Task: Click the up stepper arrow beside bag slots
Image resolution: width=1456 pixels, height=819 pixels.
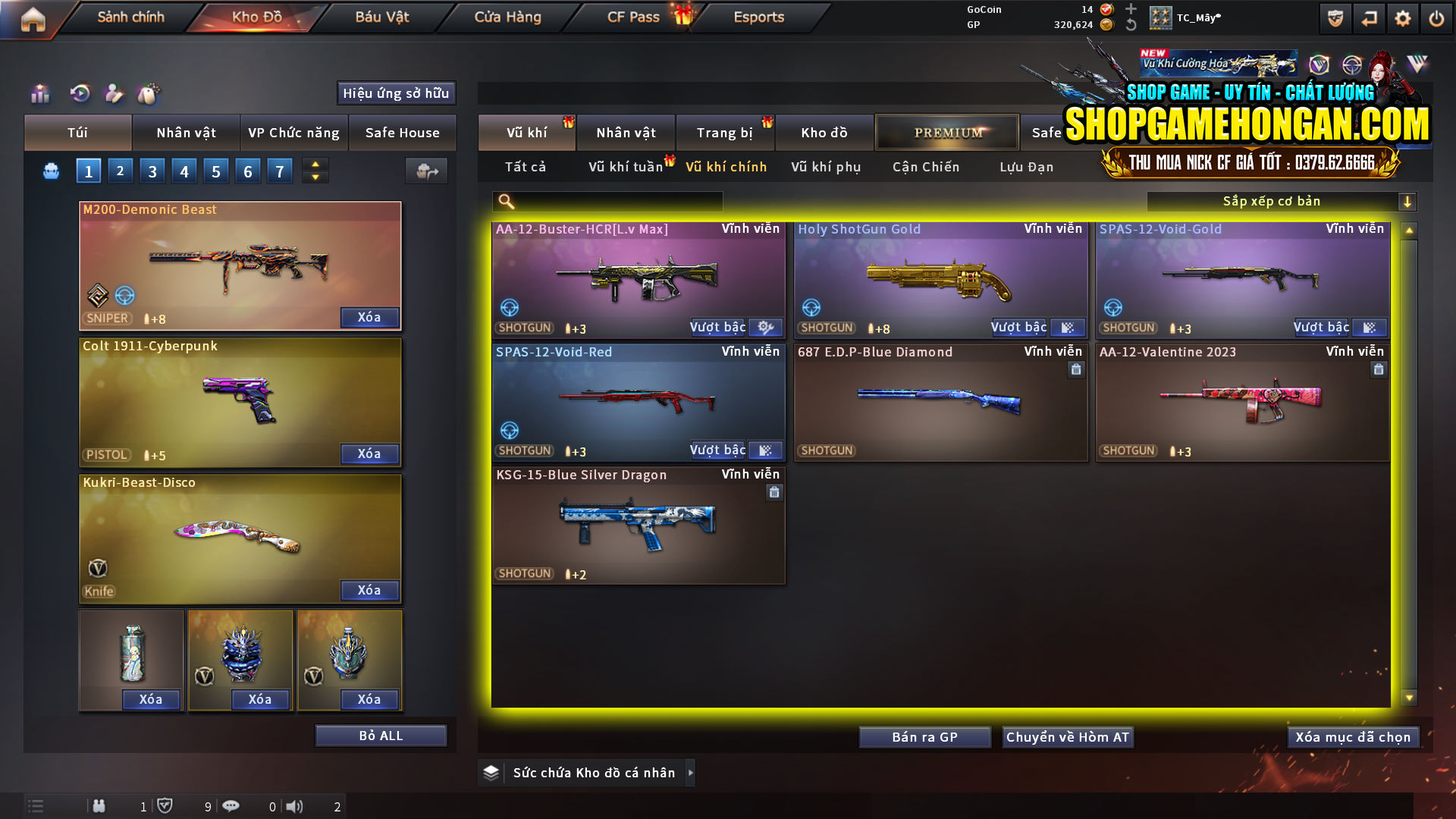Action: click(314, 164)
